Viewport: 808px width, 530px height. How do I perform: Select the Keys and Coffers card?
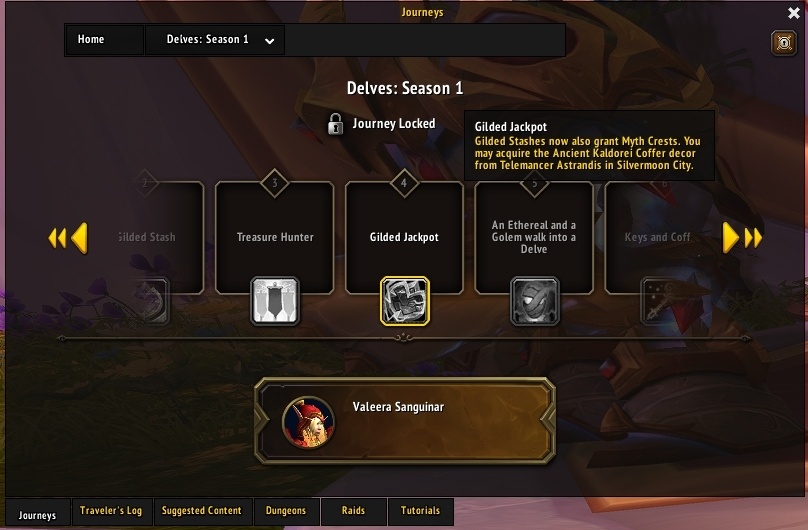[x=657, y=237]
